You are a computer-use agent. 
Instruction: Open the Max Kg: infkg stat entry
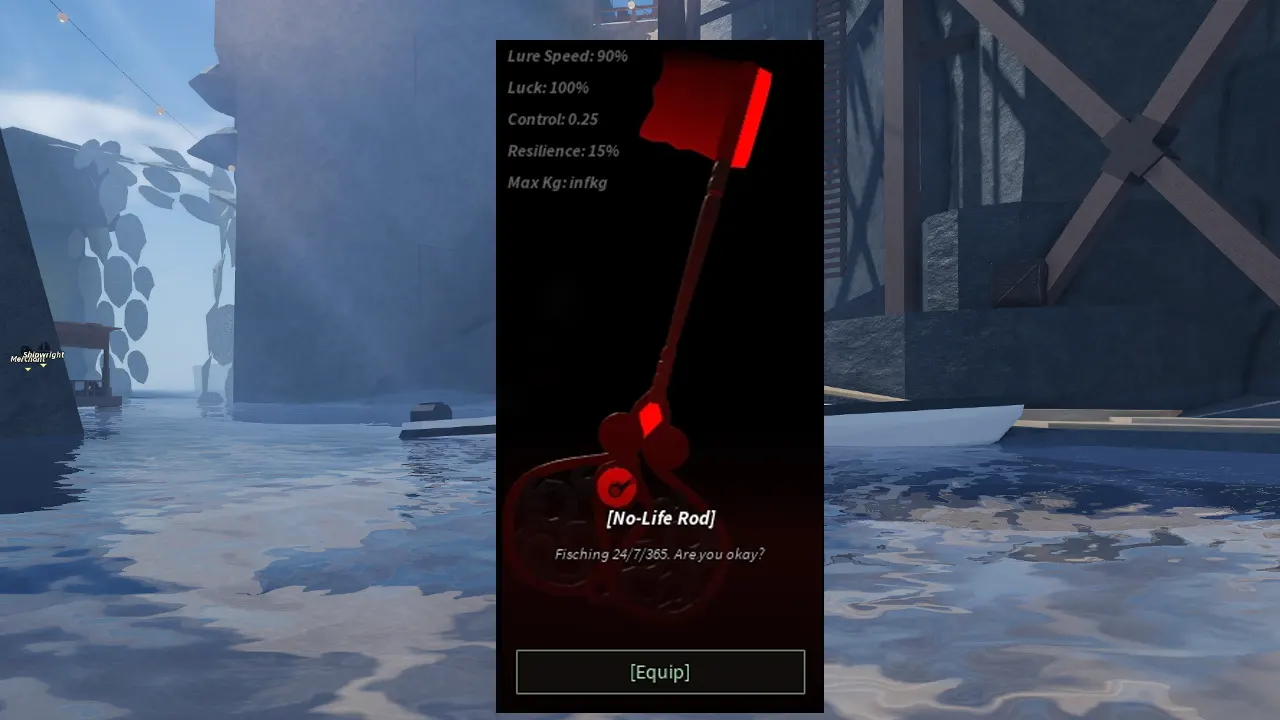coord(557,183)
